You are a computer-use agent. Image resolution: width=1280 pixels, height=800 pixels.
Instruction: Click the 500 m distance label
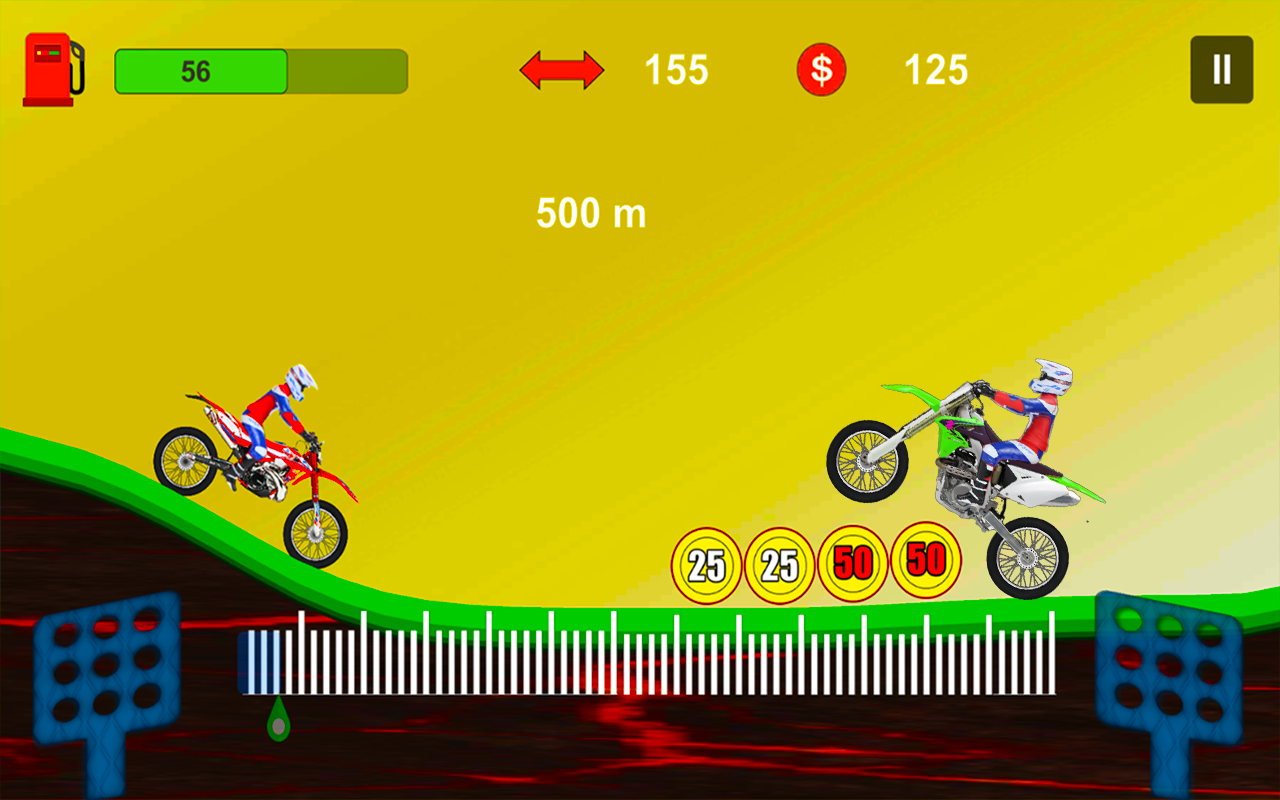pos(591,213)
